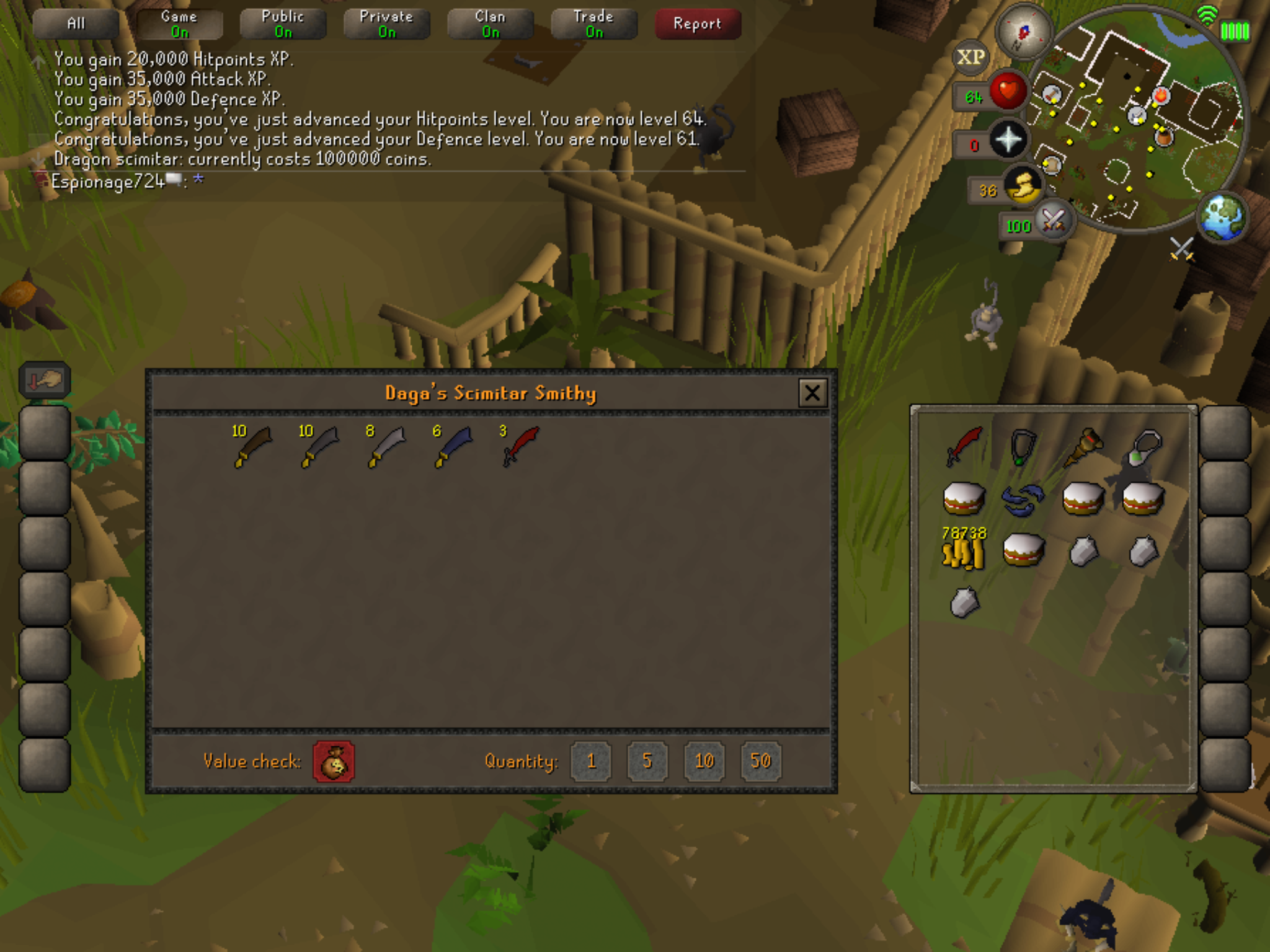
Task: Set buy quantity to 50
Action: (761, 761)
